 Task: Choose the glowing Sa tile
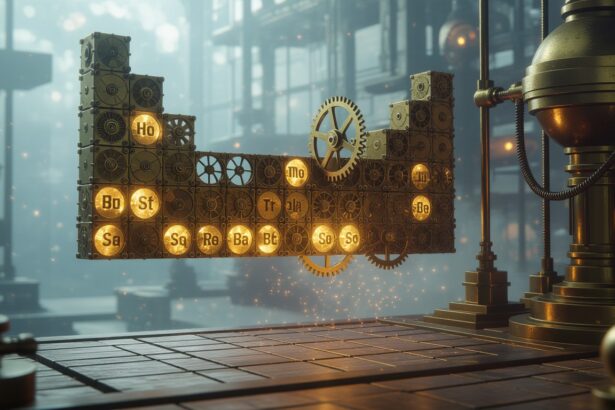[109, 239]
